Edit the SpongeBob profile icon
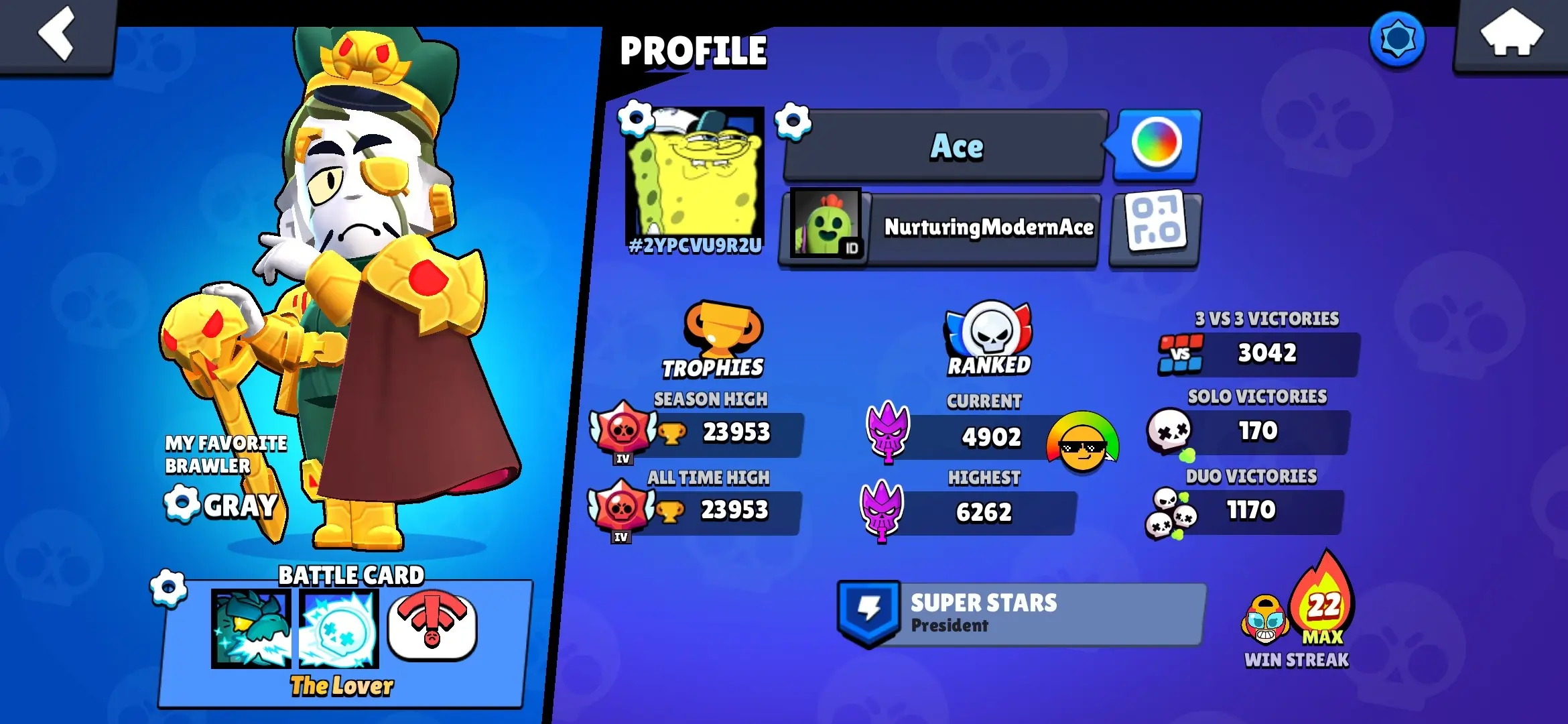Screen dimensions: 1568x724 pyautogui.click(x=636, y=119)
